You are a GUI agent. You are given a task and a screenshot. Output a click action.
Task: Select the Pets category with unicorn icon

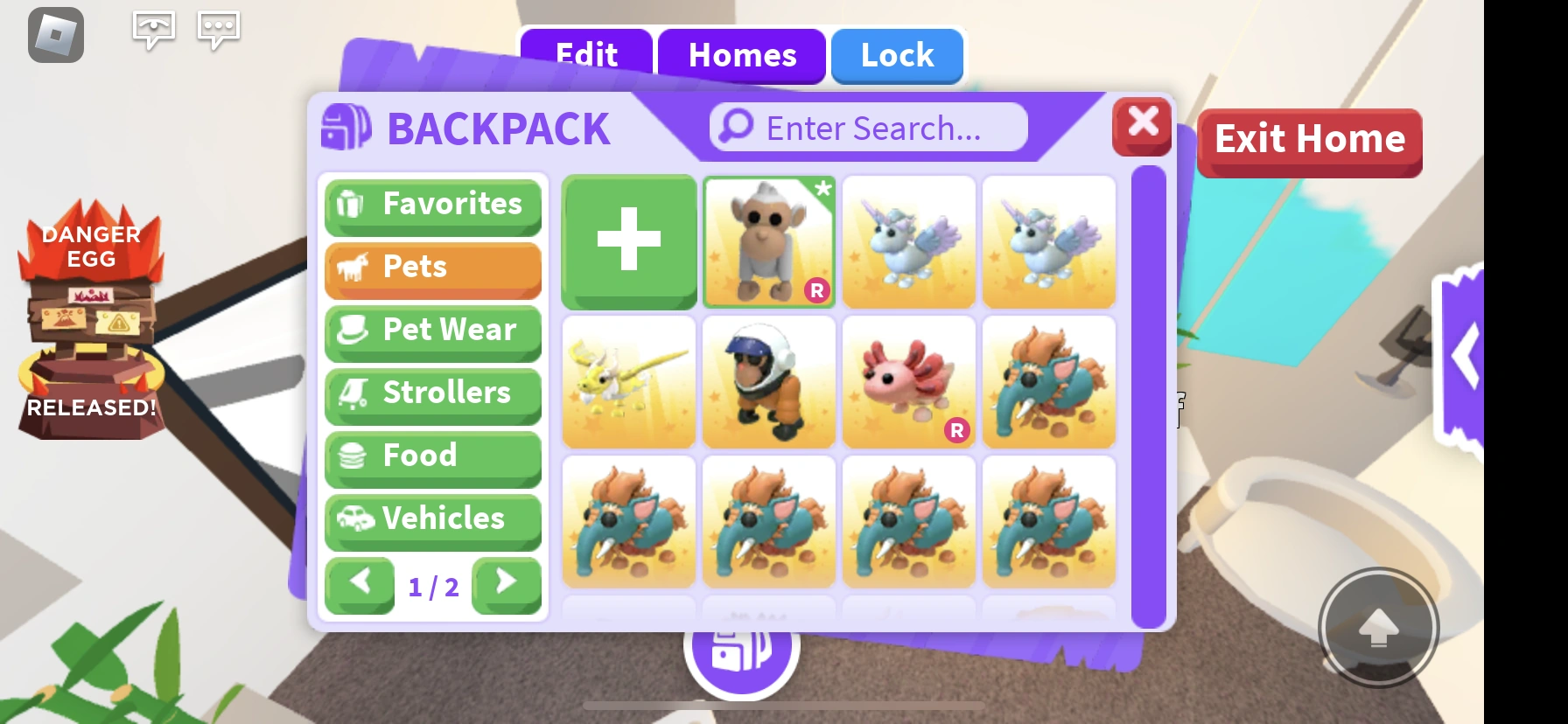(x=432, y=268)
